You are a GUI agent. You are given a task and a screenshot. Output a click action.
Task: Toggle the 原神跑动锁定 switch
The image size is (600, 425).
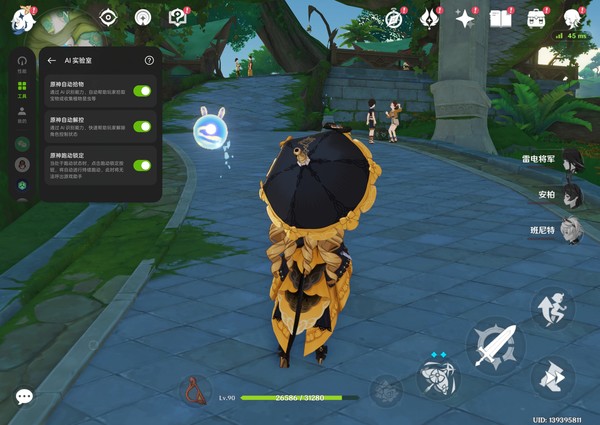point(142,166)
